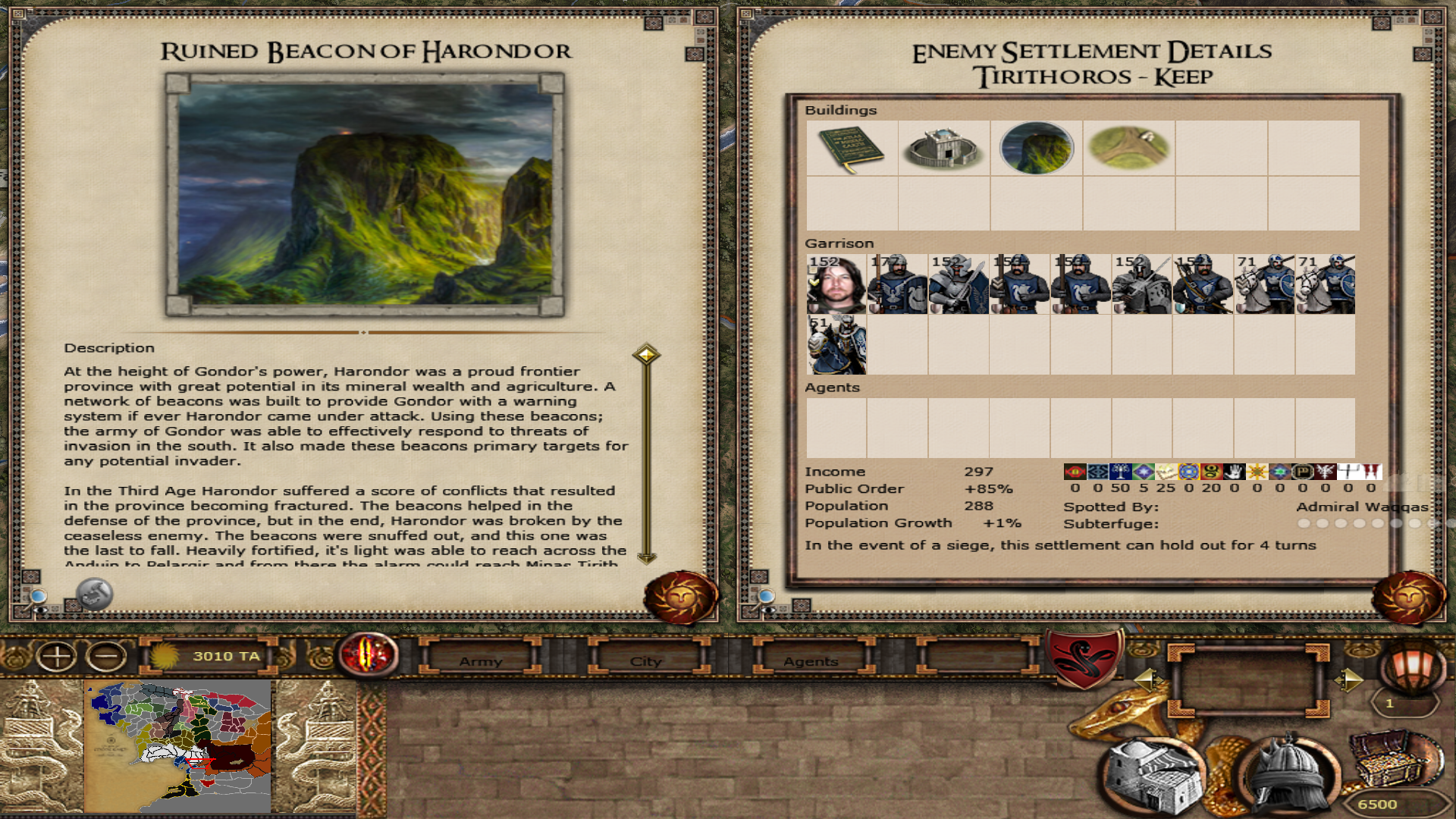Click the Eye of Sauron button
This screenshot has height=819, width=1456.
(x=368, y=654)
